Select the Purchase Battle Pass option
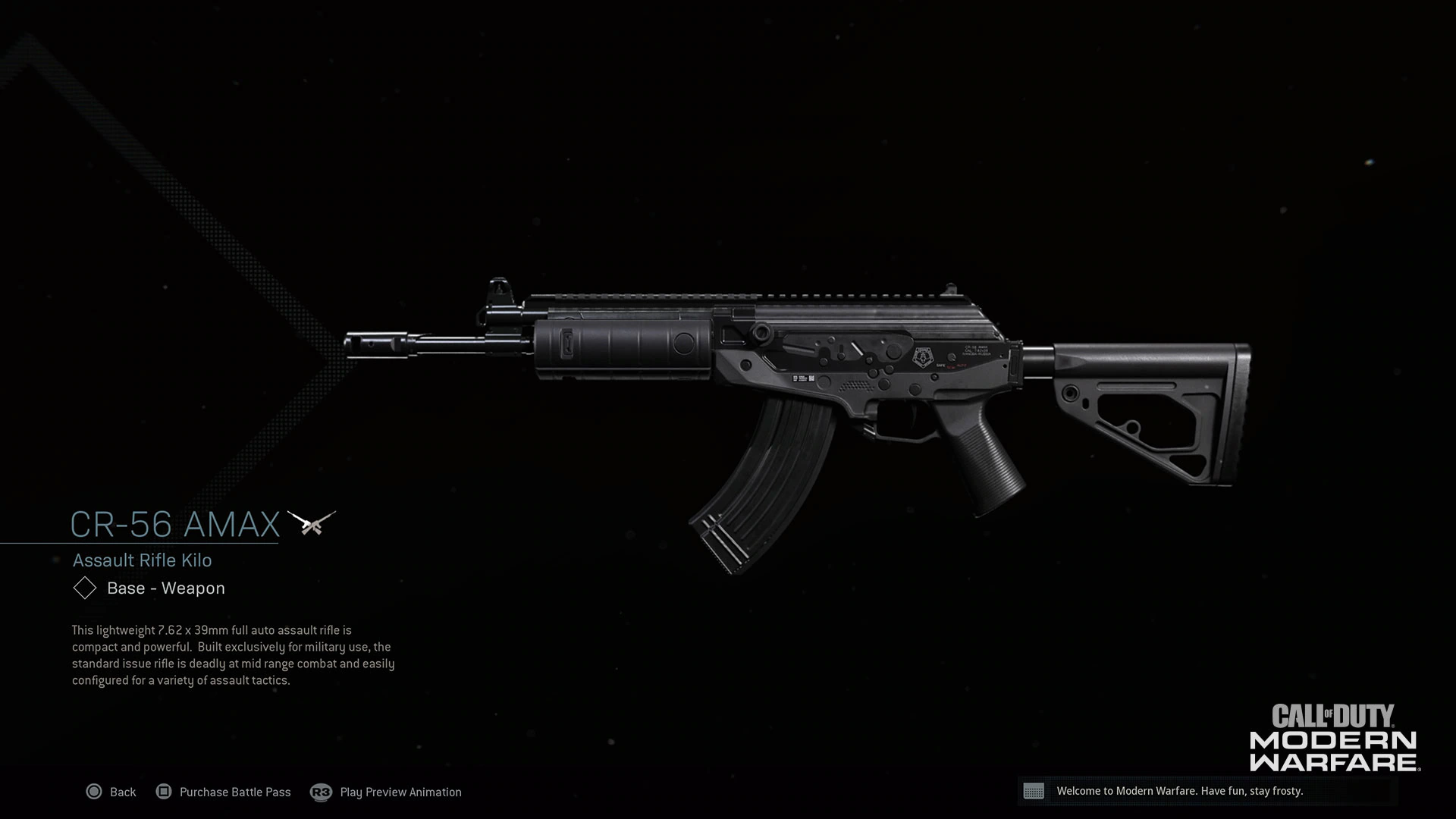Viewport: 1456px width, 819px height. (x=224, y=792)
